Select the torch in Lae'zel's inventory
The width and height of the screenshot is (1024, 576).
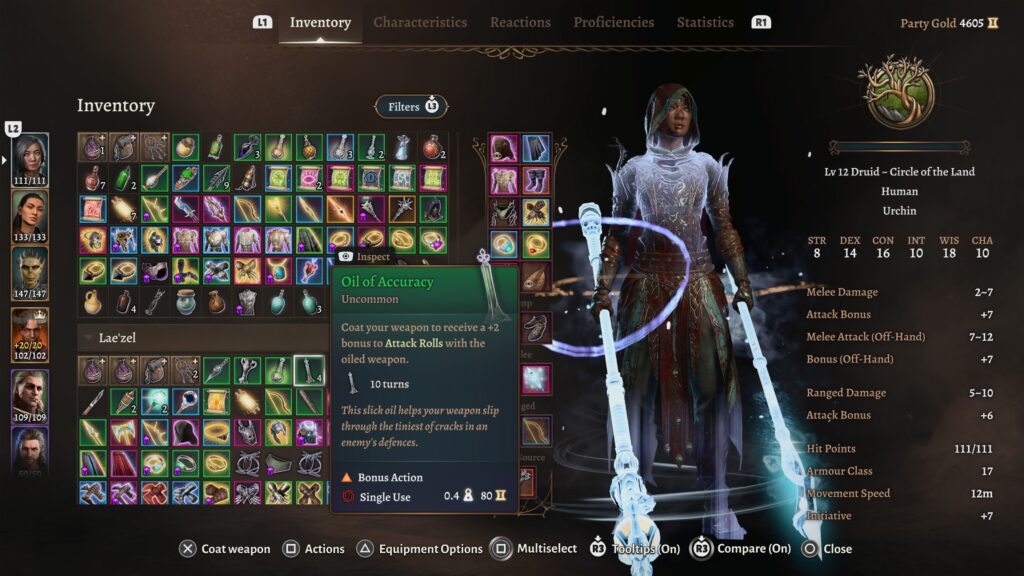123,401
